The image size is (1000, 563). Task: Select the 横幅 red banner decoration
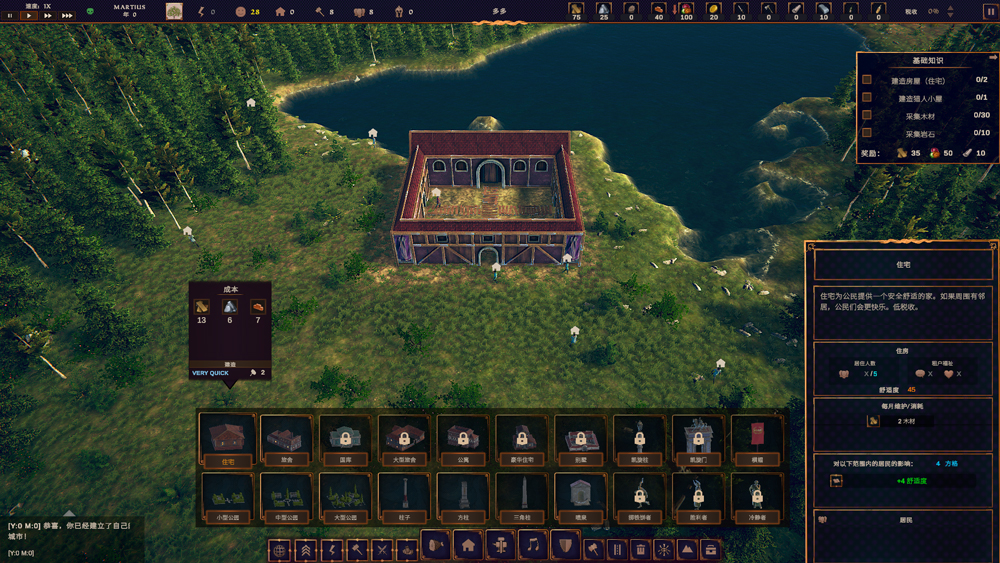757,438
